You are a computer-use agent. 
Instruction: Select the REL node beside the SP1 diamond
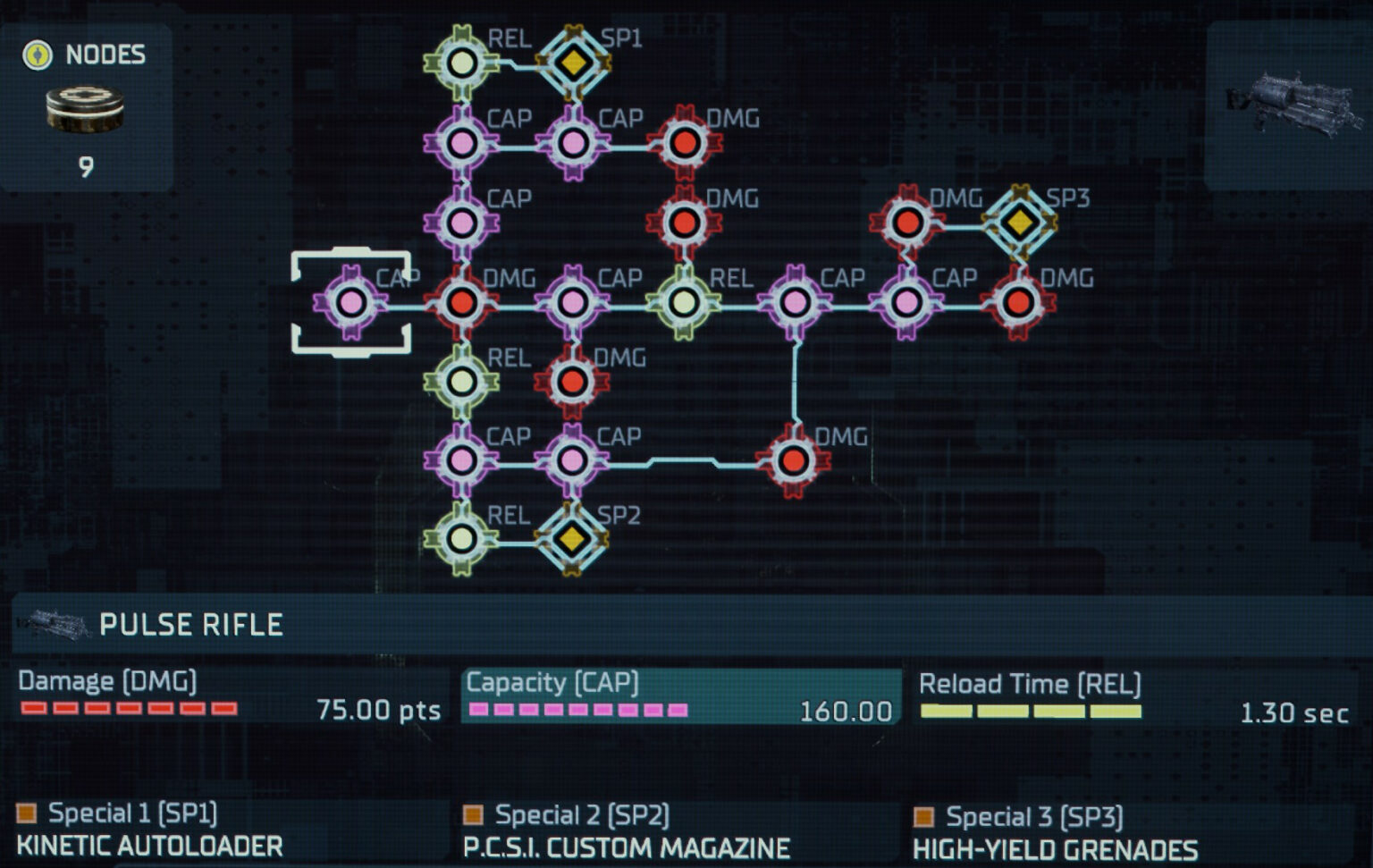pyautogui.click(x=460, y=63)
